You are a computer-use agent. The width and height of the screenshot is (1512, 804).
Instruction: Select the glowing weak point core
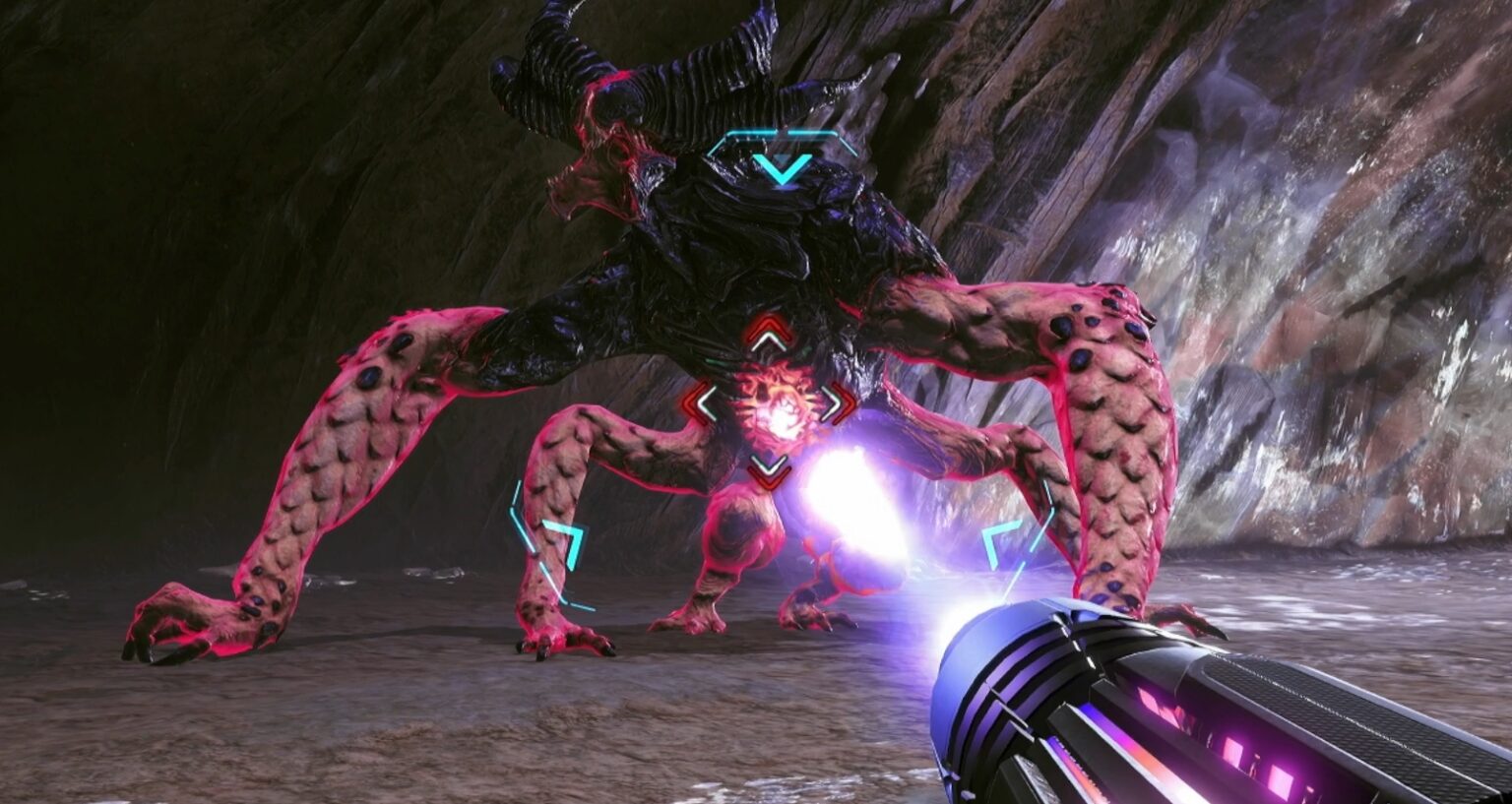pyautogui.click(x=778, y=413)
